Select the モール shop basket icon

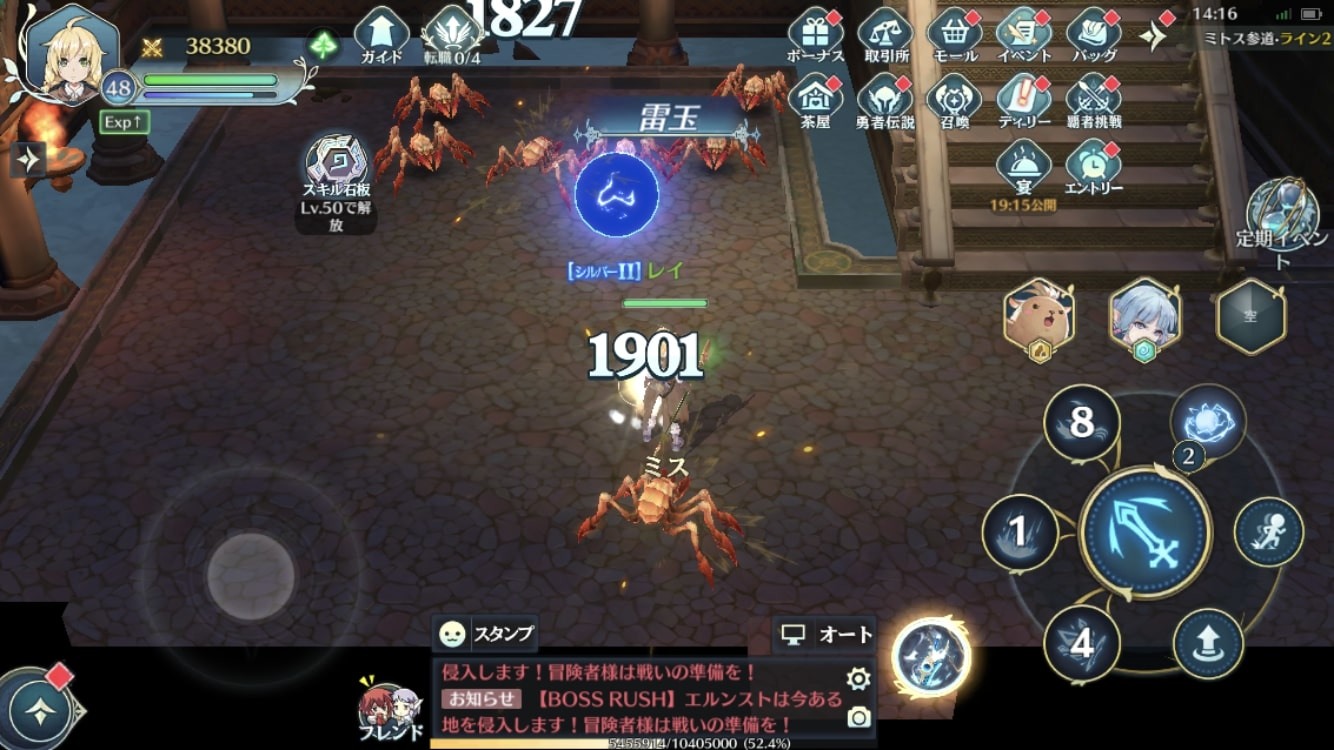pos(957,30)
